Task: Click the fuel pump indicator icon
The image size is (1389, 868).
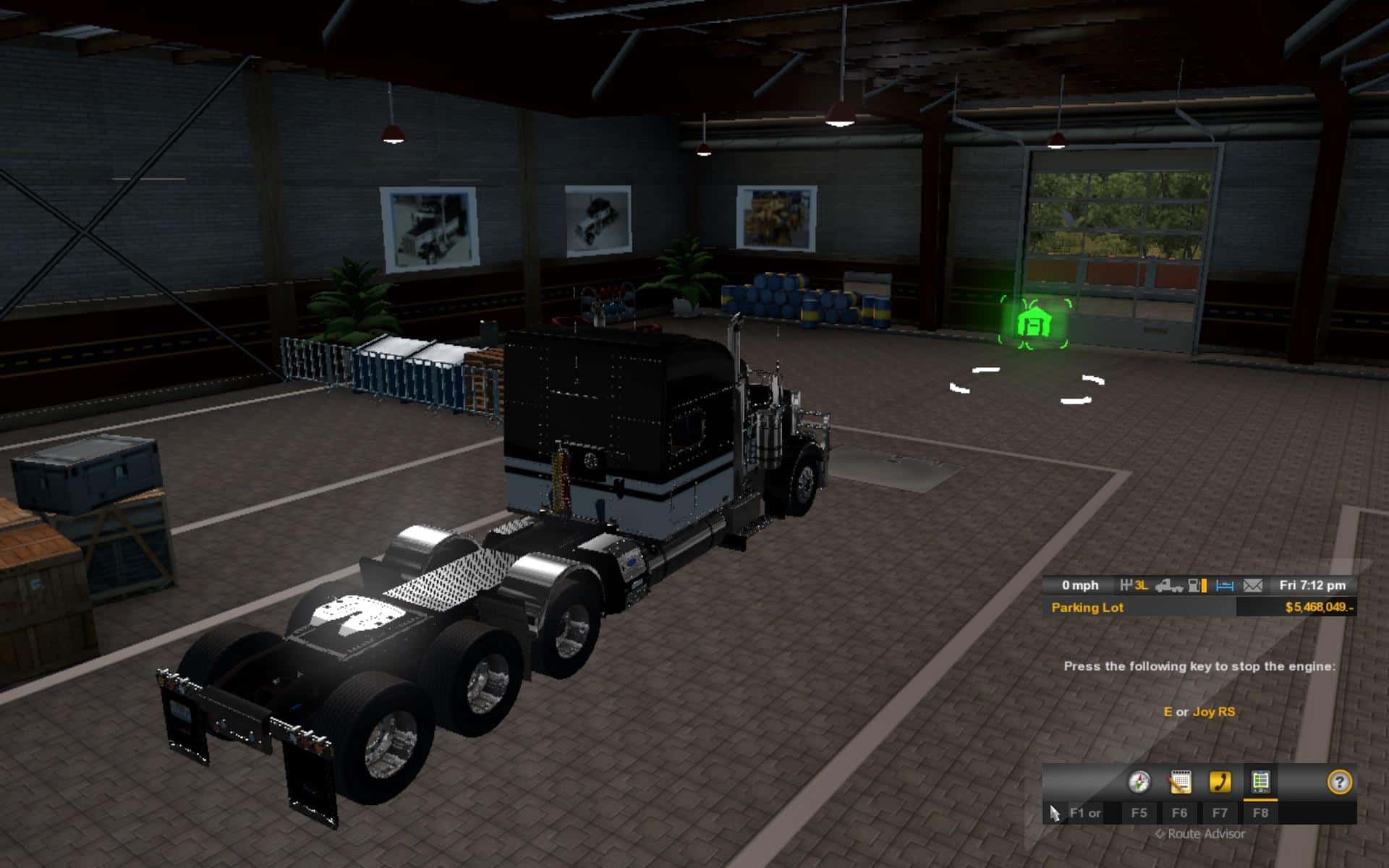Action: 1197,585
